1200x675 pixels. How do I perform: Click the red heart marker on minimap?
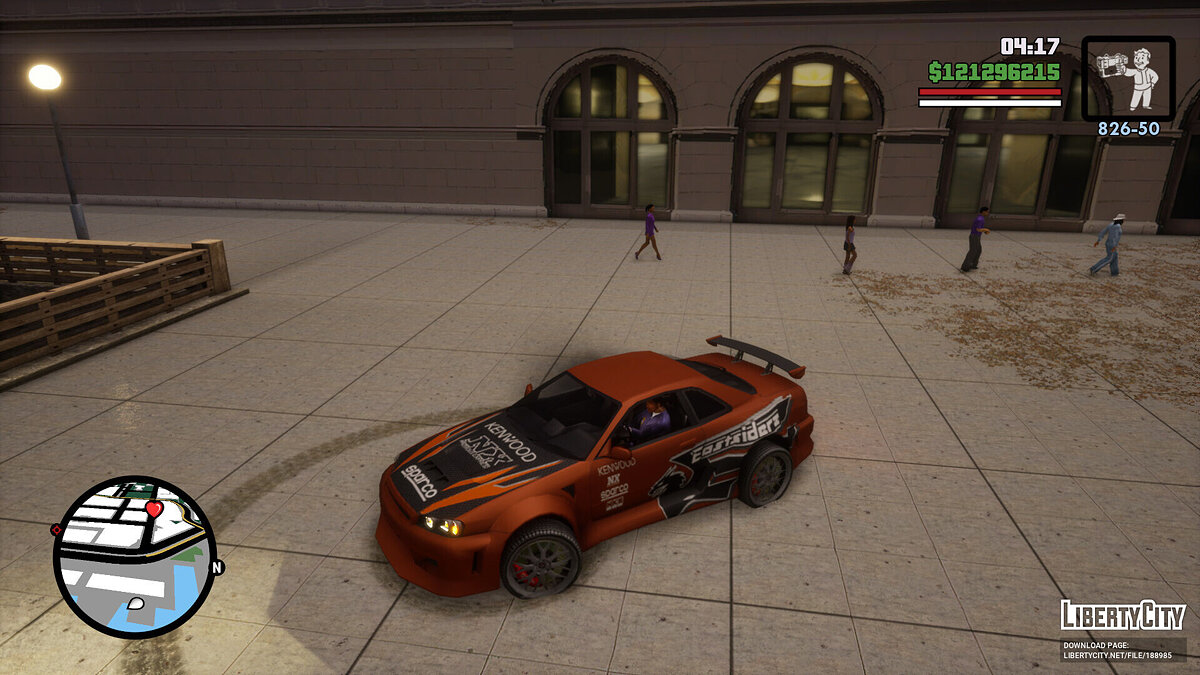(x=153, y=509)
